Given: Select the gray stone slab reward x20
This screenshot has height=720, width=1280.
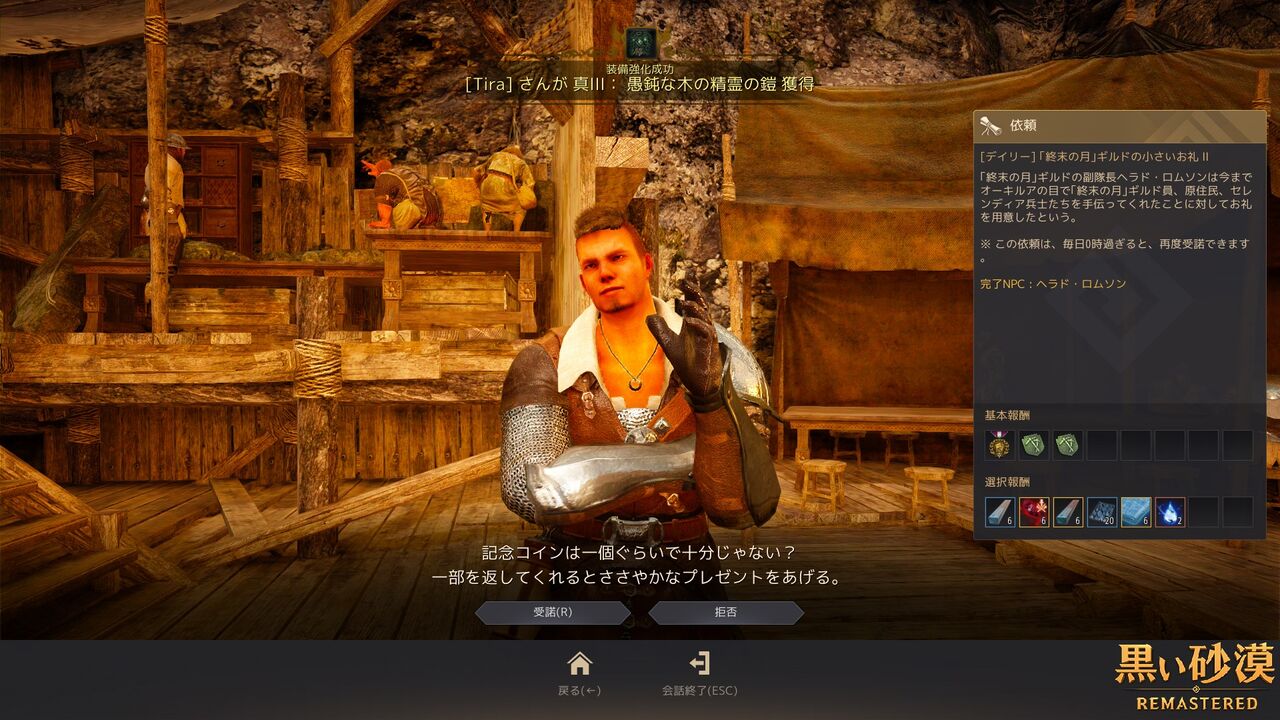Looking at the screenshot, I should point(1101,512).
